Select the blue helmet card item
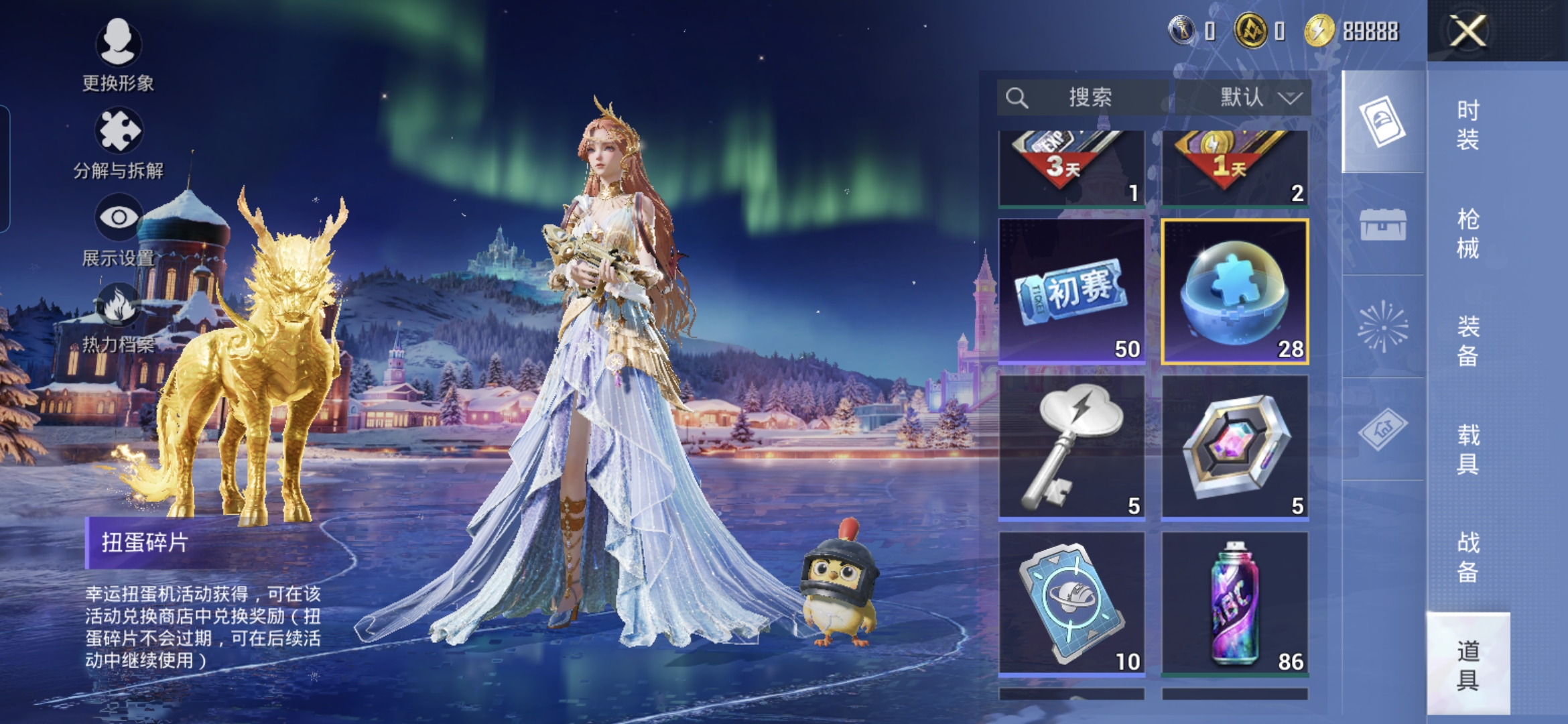 point(1071,603)
